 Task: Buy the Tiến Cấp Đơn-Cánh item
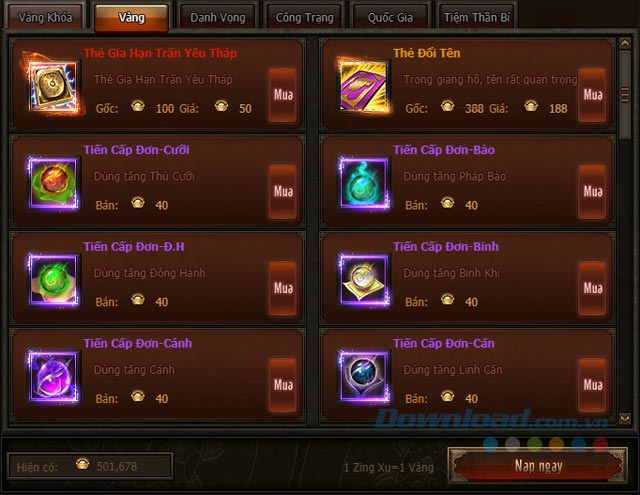[x=283, y=385]
